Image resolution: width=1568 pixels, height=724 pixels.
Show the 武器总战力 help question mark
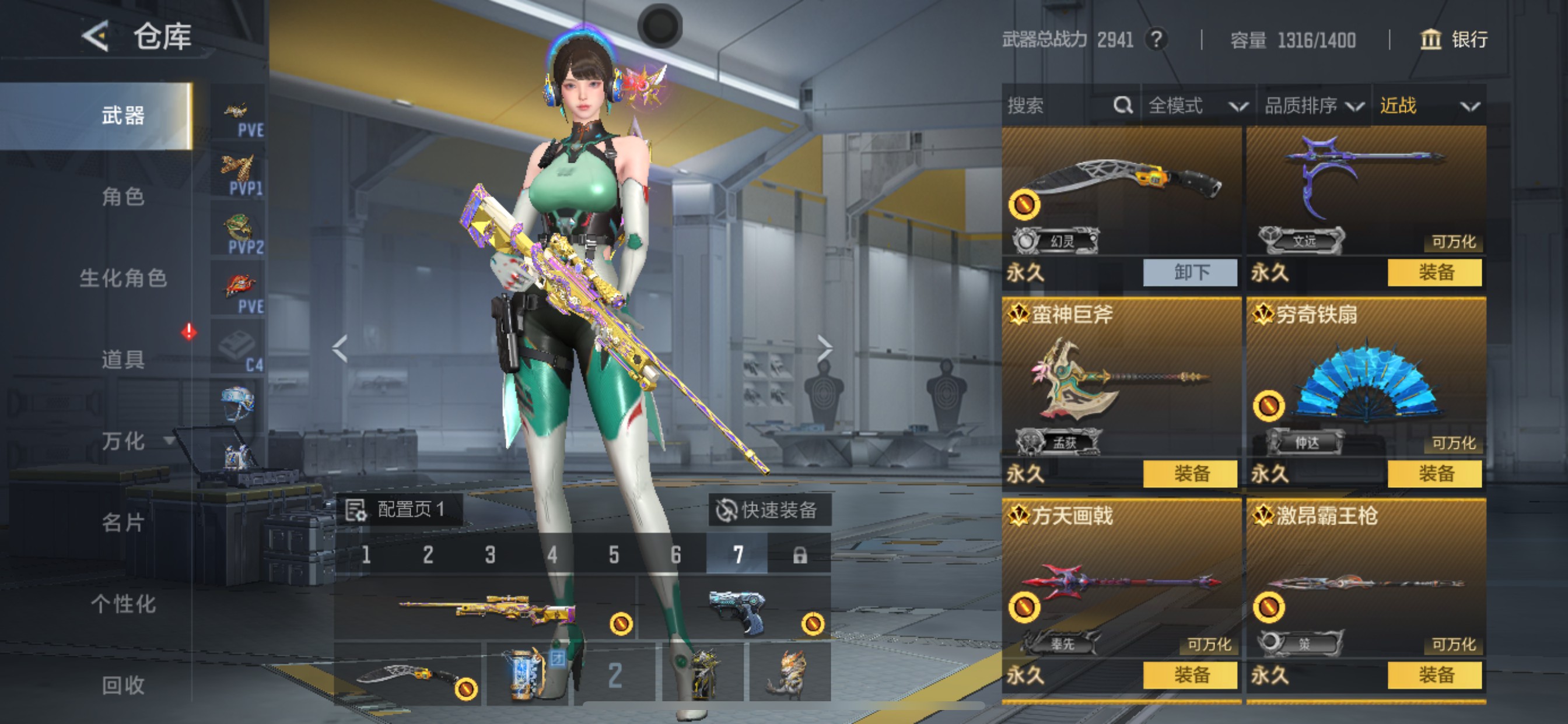pos(1156,40)
